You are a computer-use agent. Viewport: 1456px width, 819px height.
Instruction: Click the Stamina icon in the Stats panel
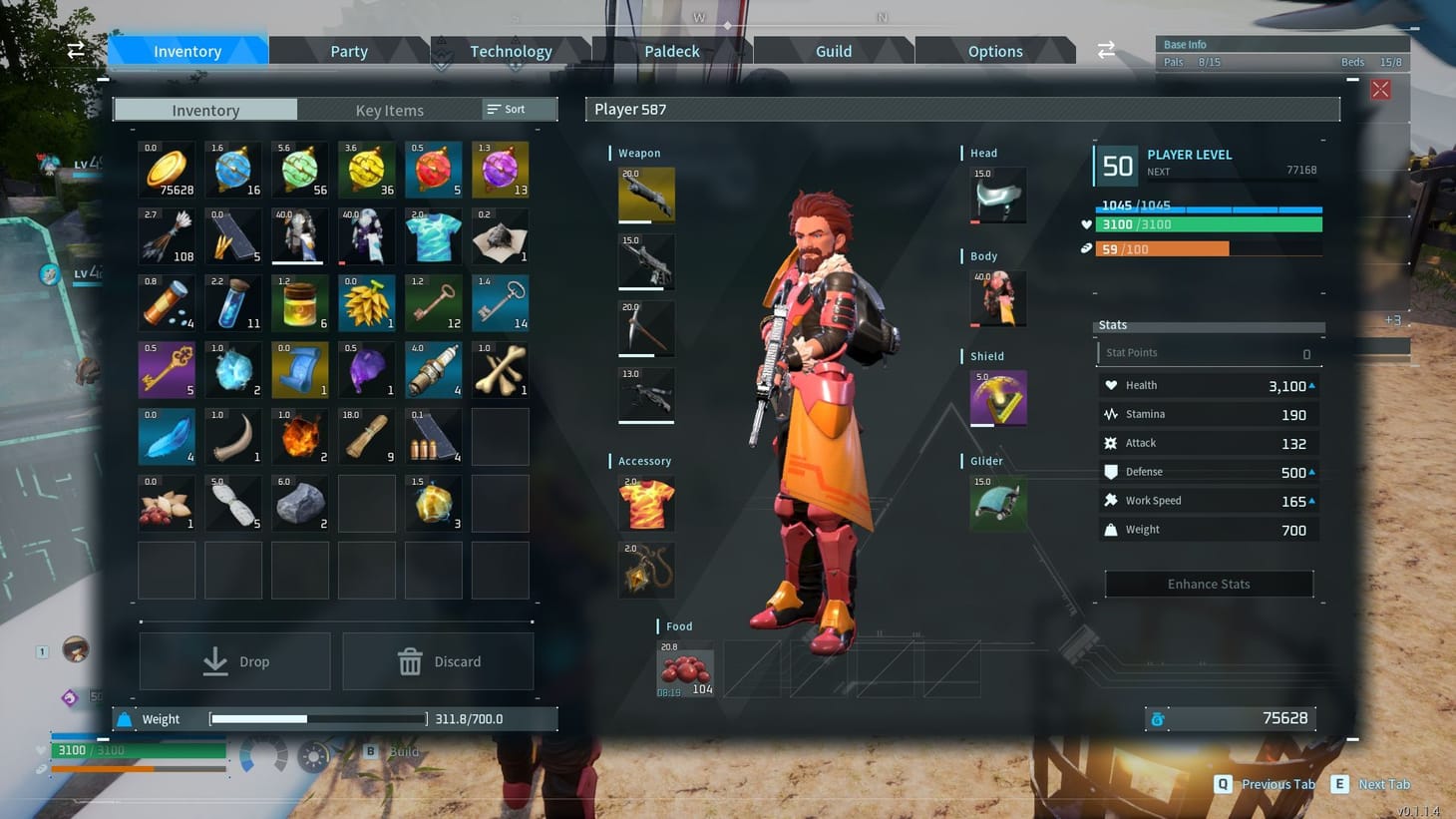tap(1113, 413)
